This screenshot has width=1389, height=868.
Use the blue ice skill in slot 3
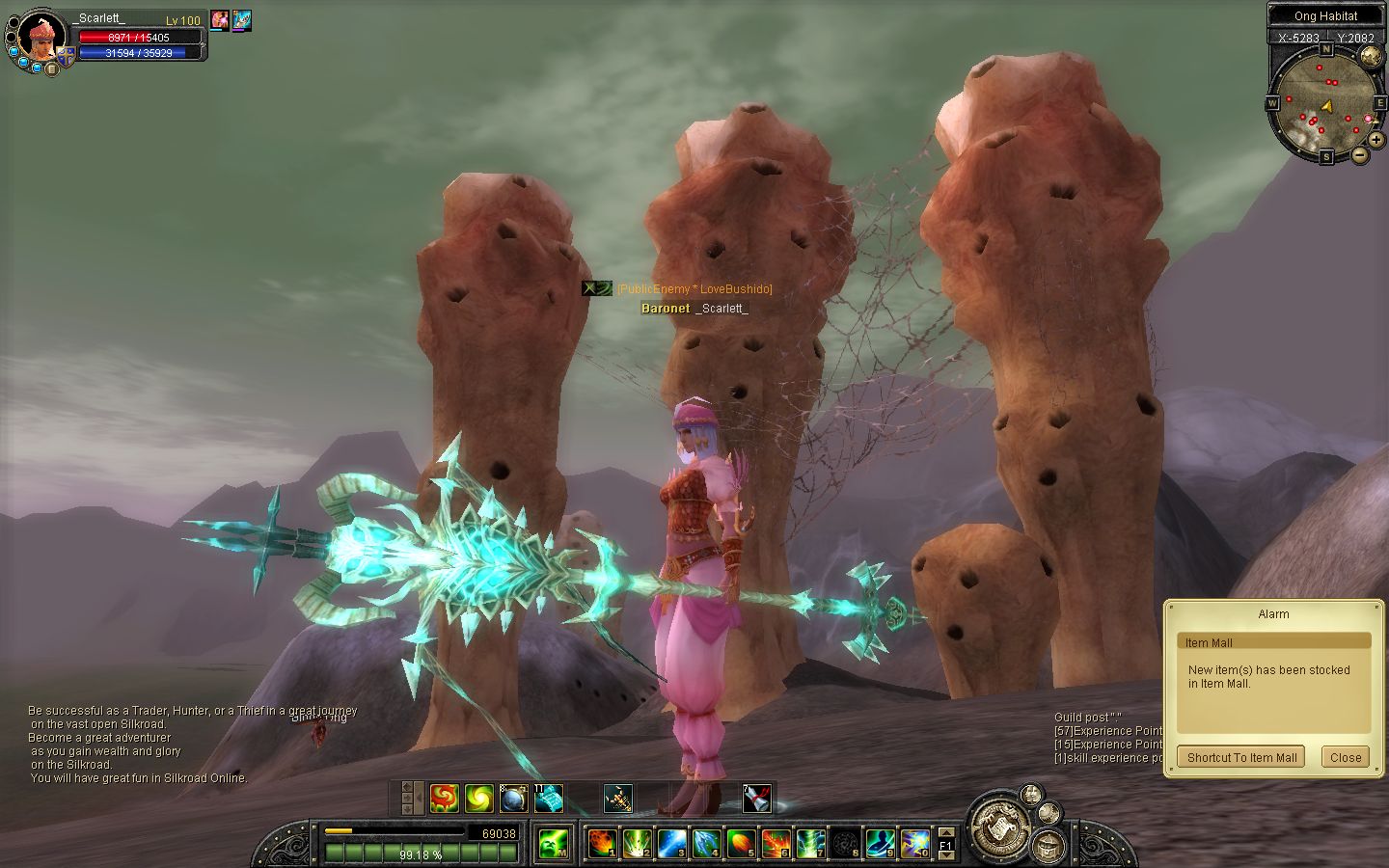pos(671,844)
